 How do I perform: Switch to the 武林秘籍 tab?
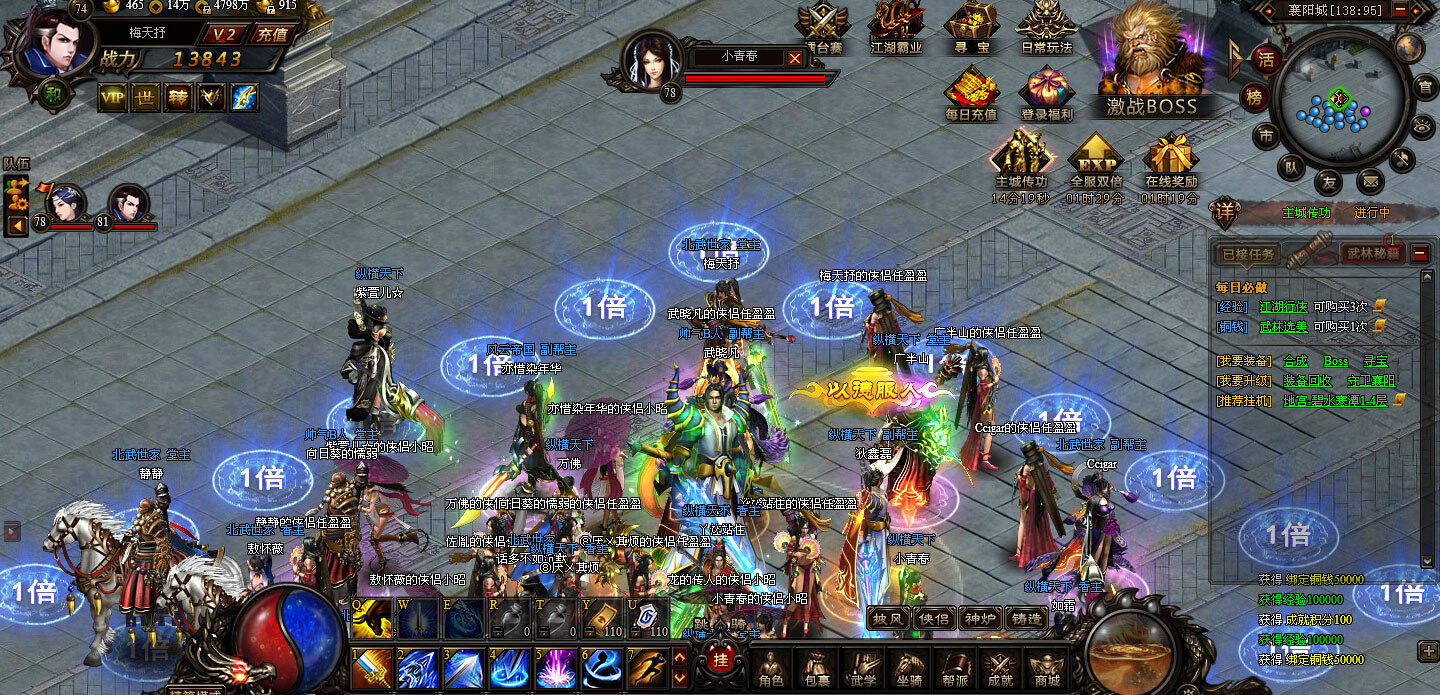[1372, 254]
